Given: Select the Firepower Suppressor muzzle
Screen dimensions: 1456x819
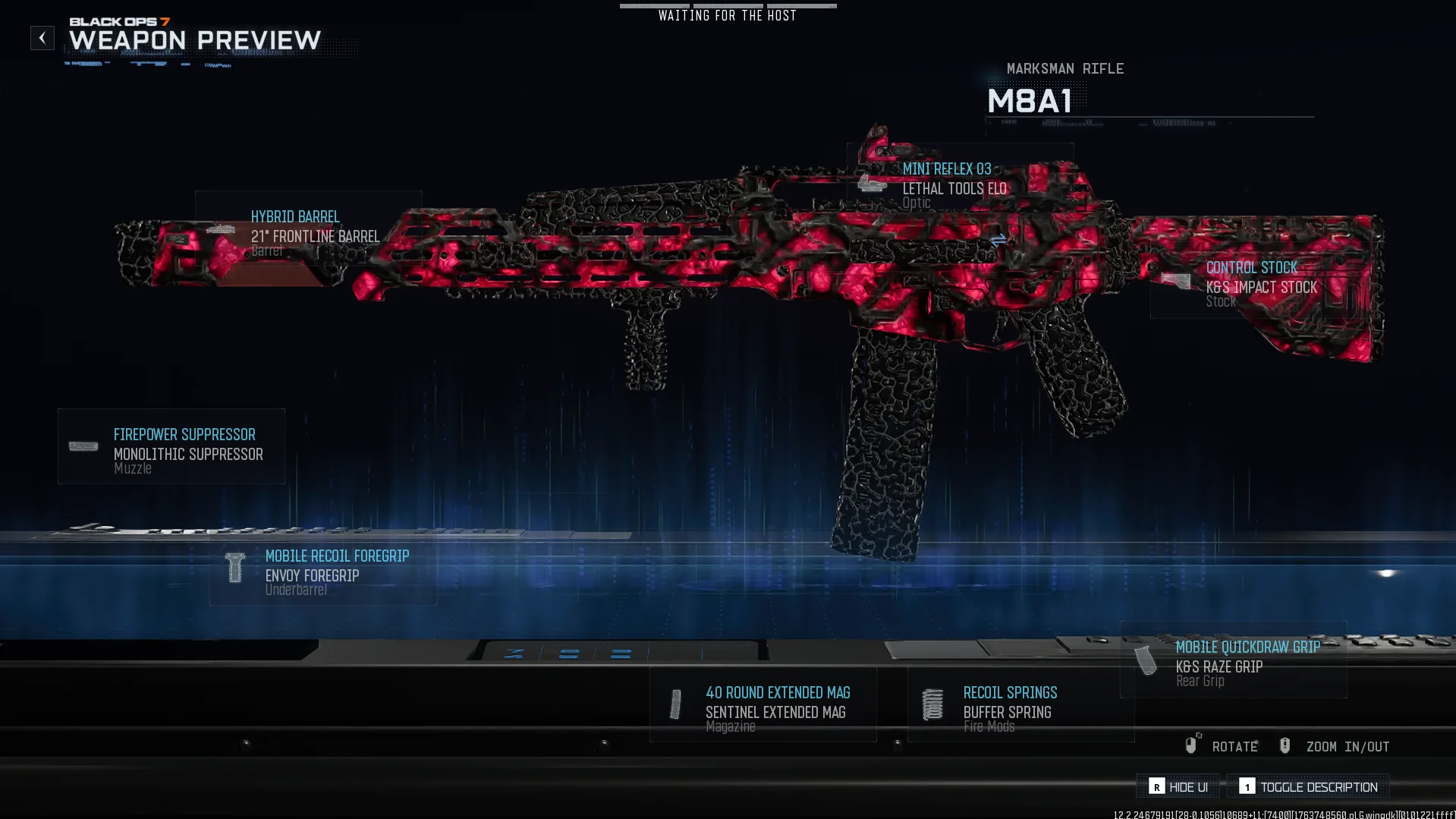Looking at the screenshot, I should pyautogui.click(x=171, y=447).
